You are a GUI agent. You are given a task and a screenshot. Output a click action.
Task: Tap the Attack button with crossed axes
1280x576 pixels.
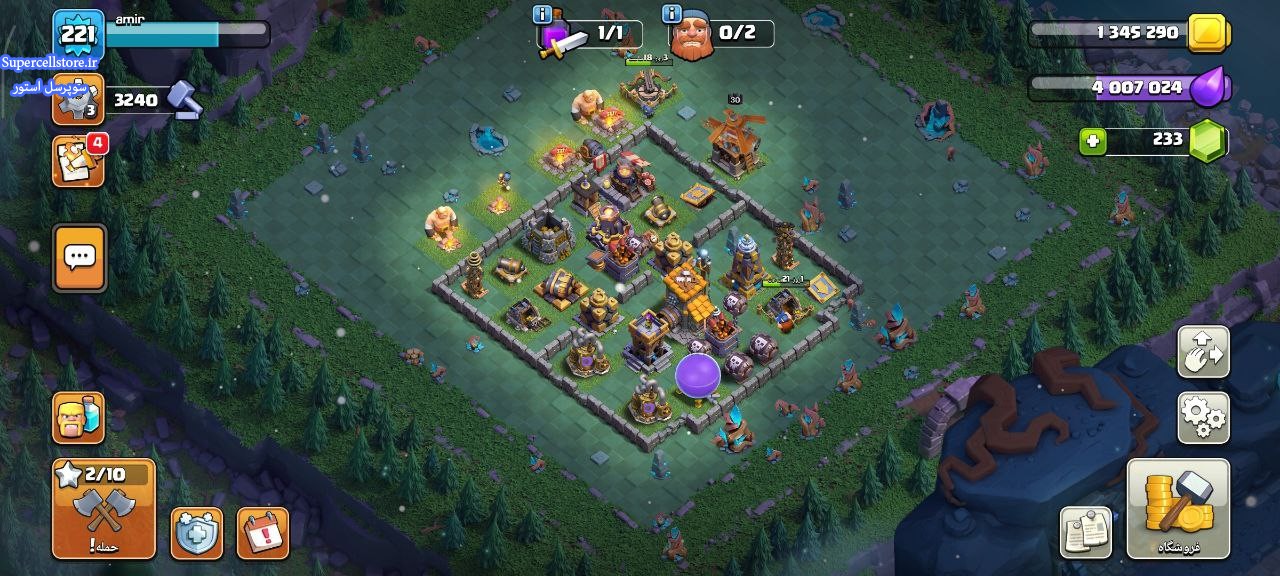(x=104, y=509)
